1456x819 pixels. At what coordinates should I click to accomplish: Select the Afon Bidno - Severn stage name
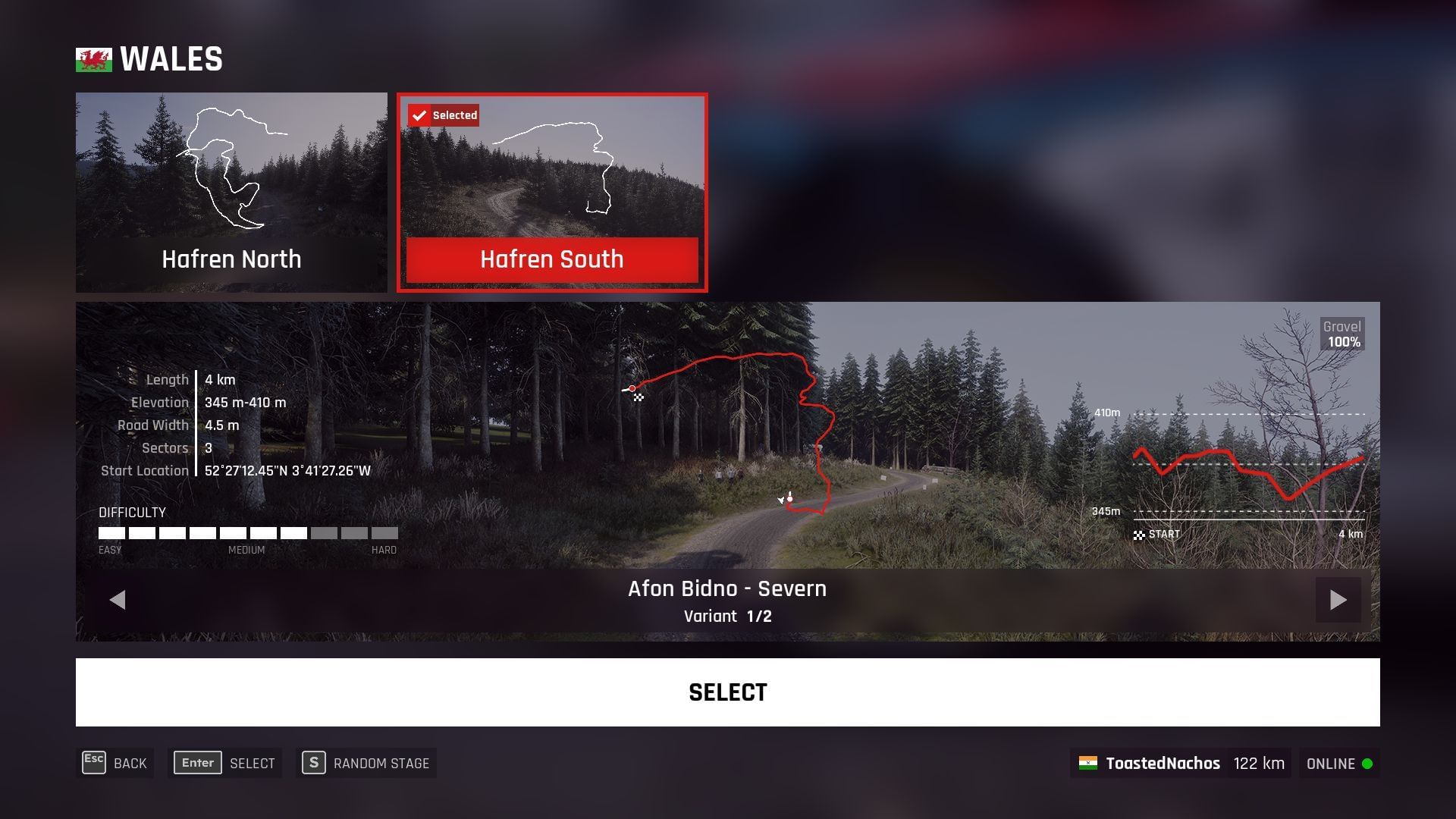click(727, 588)
